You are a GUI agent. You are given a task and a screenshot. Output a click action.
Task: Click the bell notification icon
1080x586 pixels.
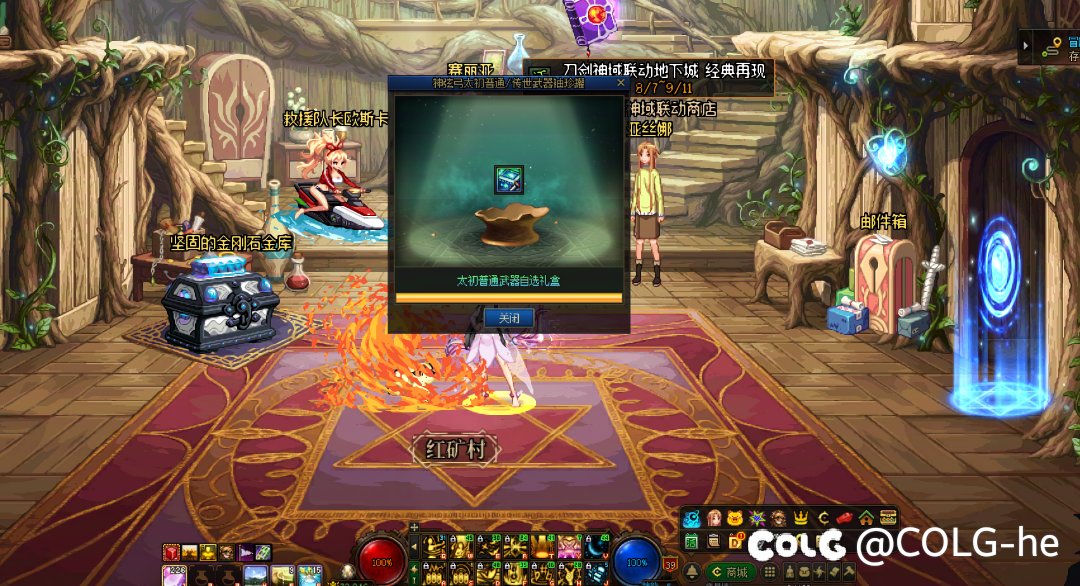click(x=692, y=570)
